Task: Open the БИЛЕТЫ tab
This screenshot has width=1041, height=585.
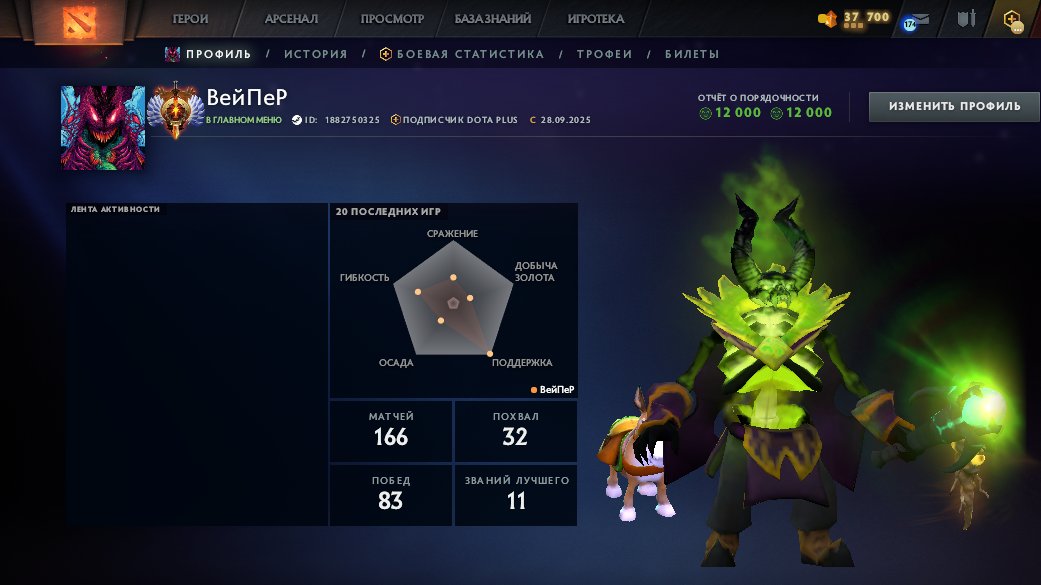Action: point(691,54)
